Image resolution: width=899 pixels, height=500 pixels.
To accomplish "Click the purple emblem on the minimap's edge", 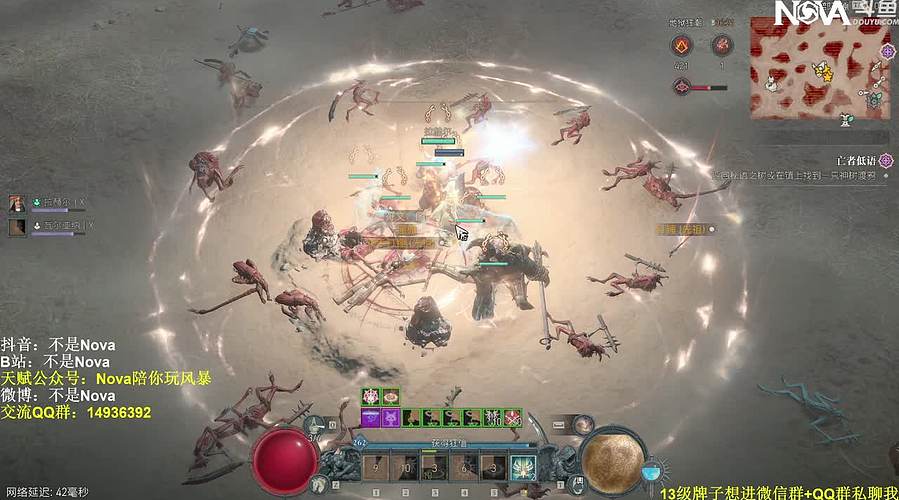I will pos(887,50).
